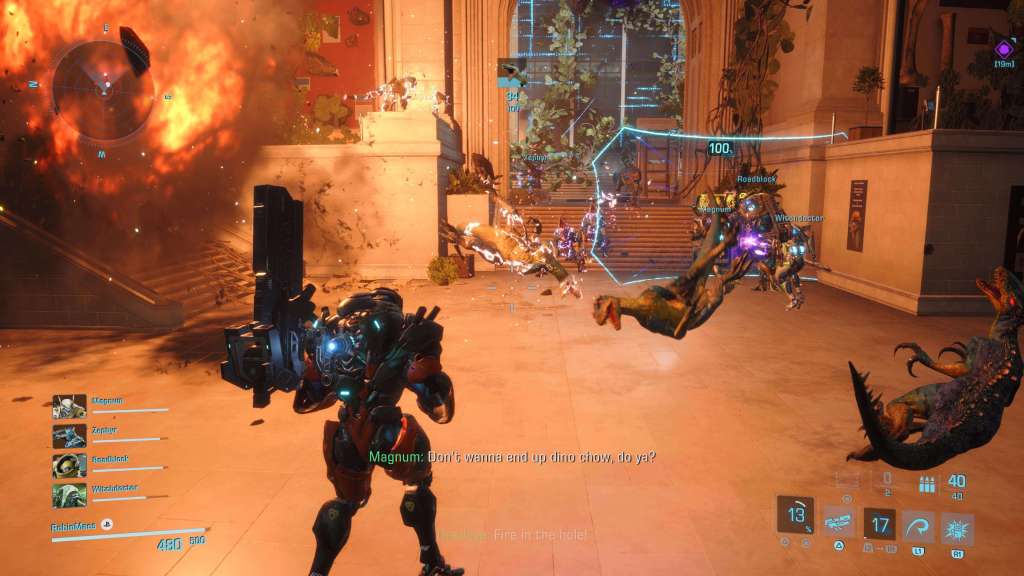
Task: Click the ability slot on cooldown at 17
Action: 880,524
